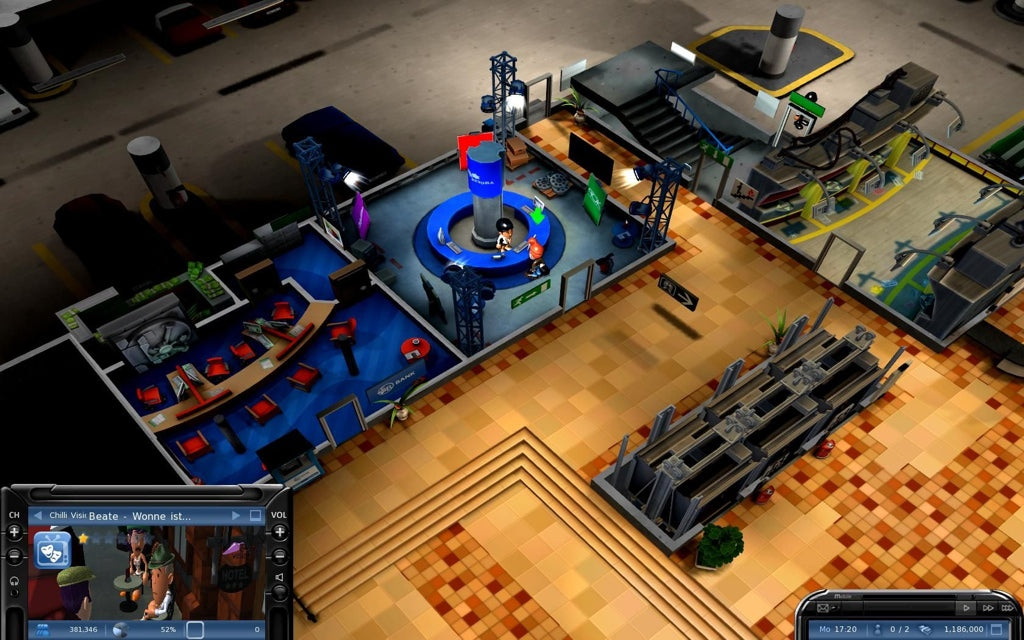The width and height of the screenshot is (1024, 640).
Task: Switch to the next channel with right arrow
Action: (237, 516)
